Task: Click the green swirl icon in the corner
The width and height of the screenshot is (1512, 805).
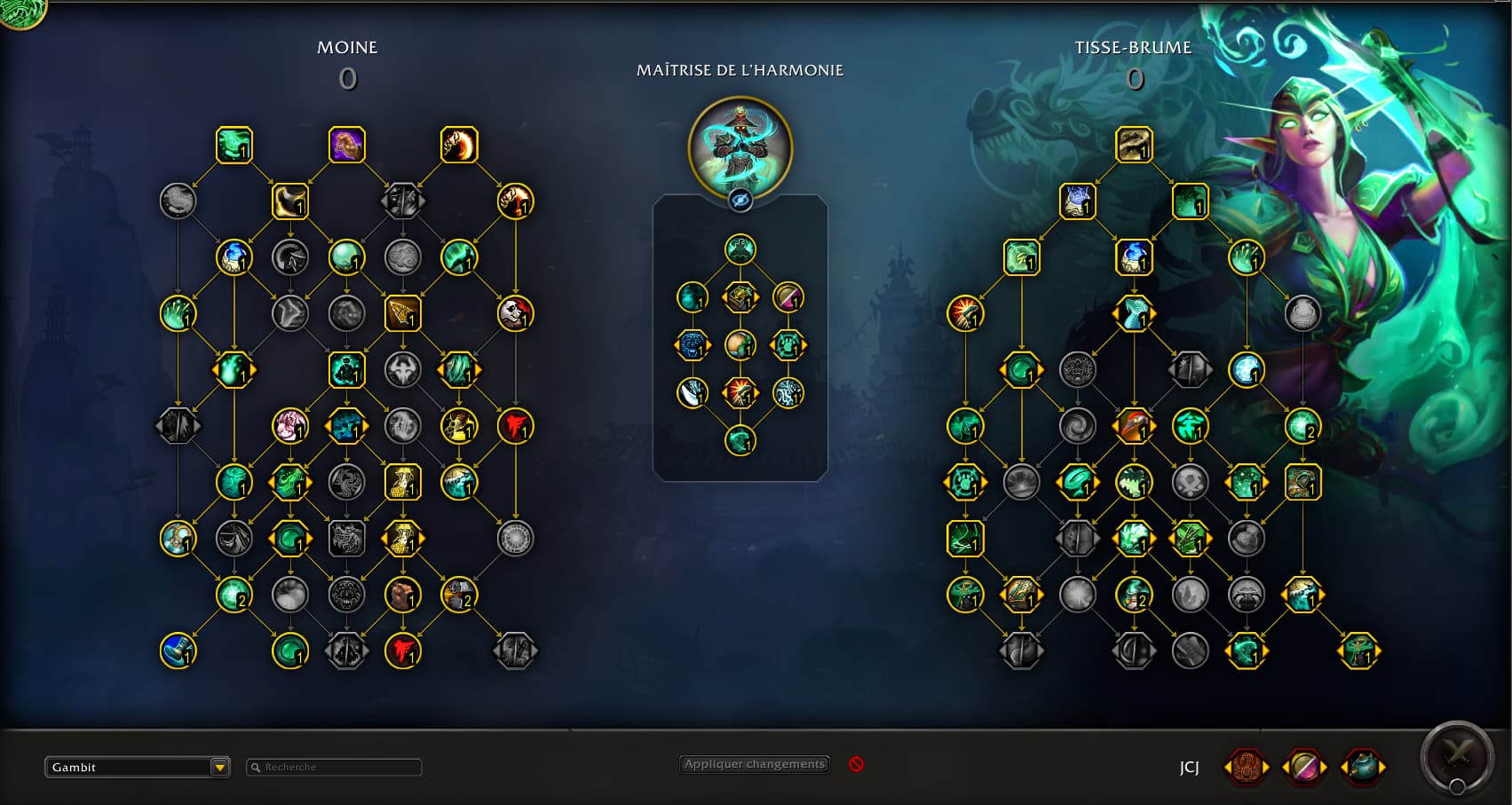Action: (x=20, y=11)
